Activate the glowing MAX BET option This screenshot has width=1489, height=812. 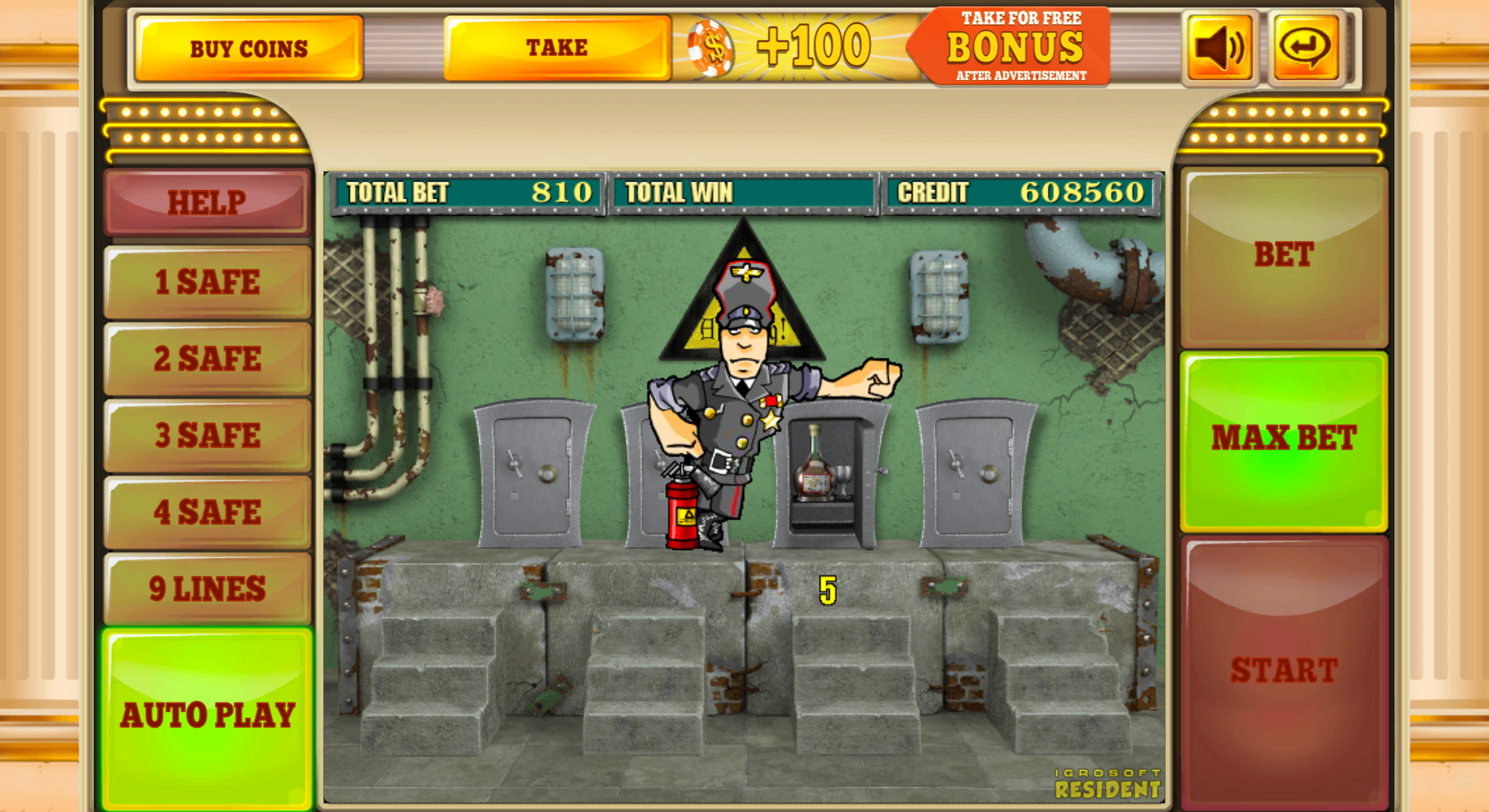pos(1283,438)
